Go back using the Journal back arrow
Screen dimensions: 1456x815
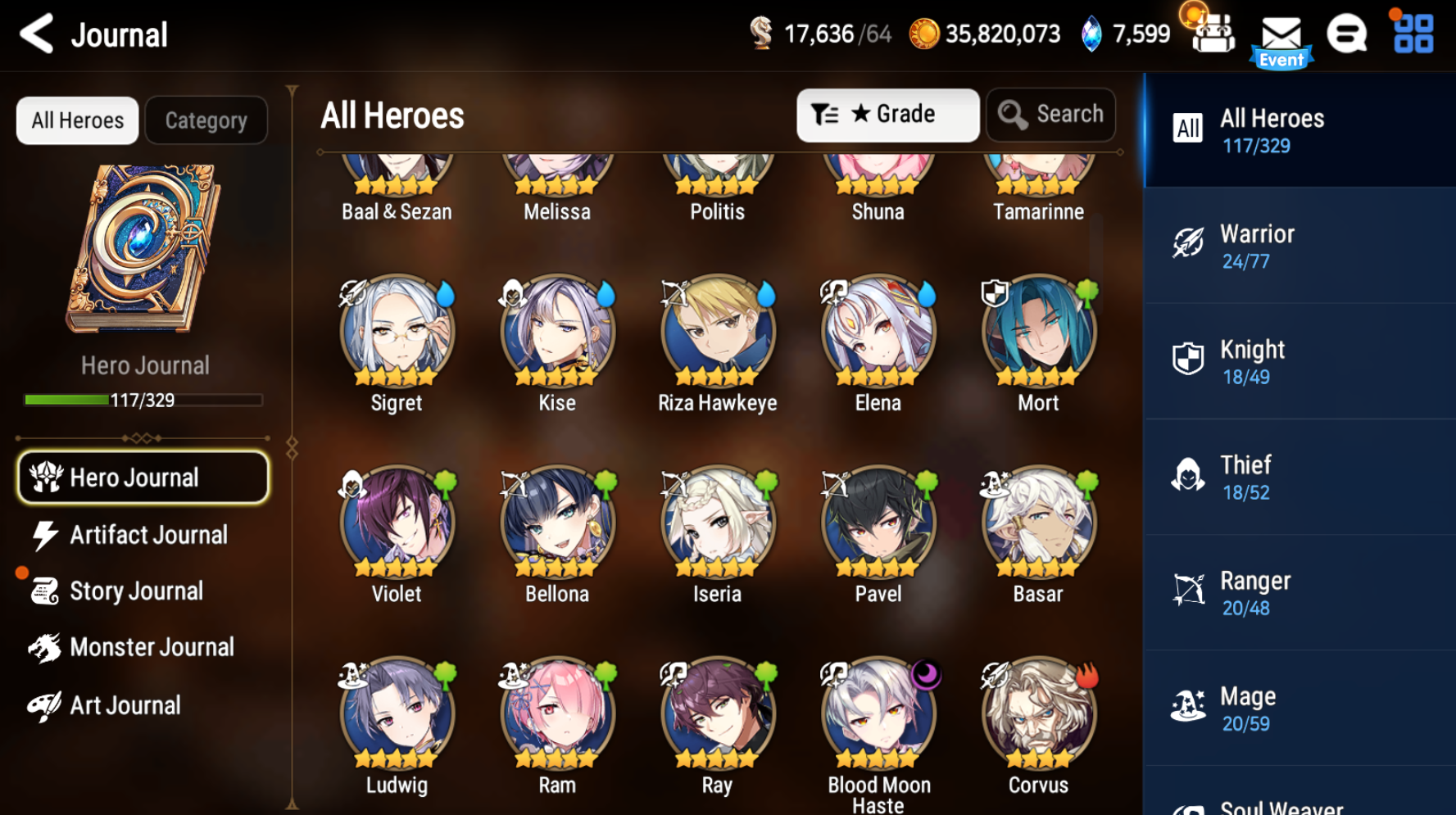click(35, 34)
